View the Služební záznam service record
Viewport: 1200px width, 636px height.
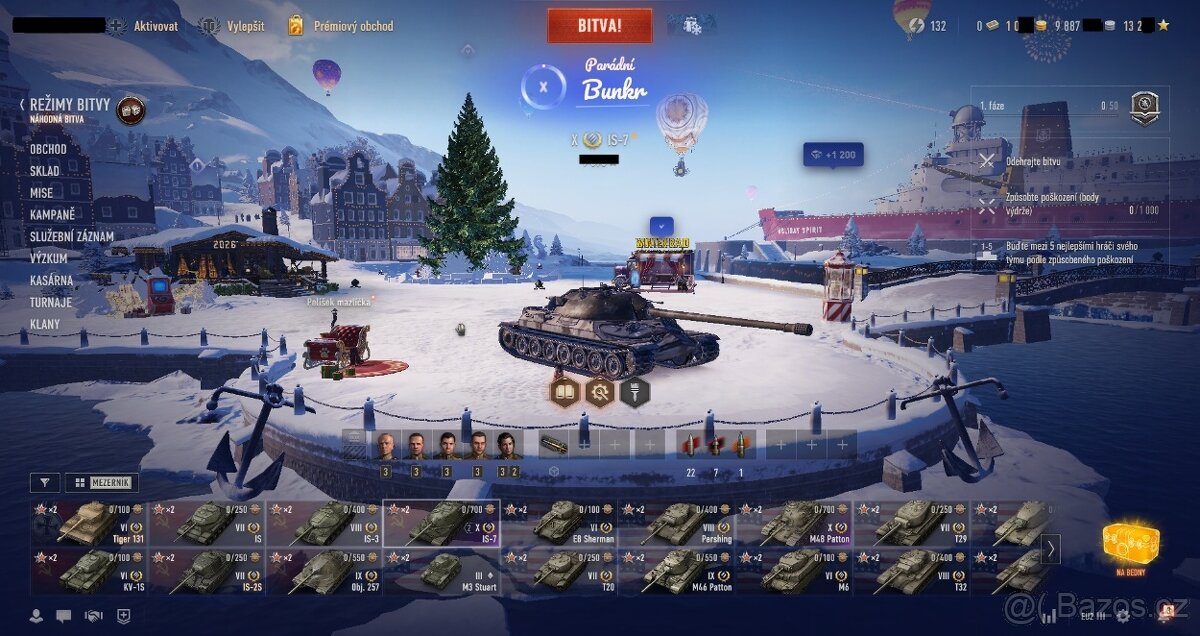pos(71,237)
